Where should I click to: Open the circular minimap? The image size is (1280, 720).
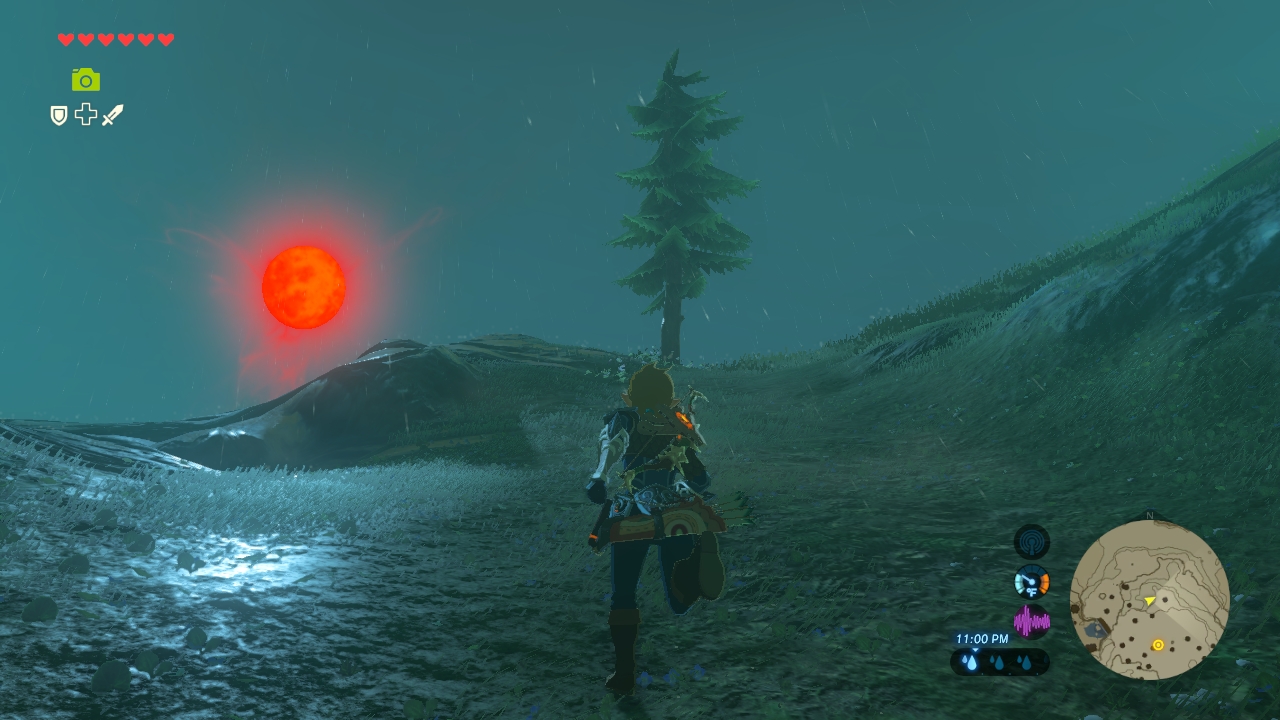coord(1149,600)
